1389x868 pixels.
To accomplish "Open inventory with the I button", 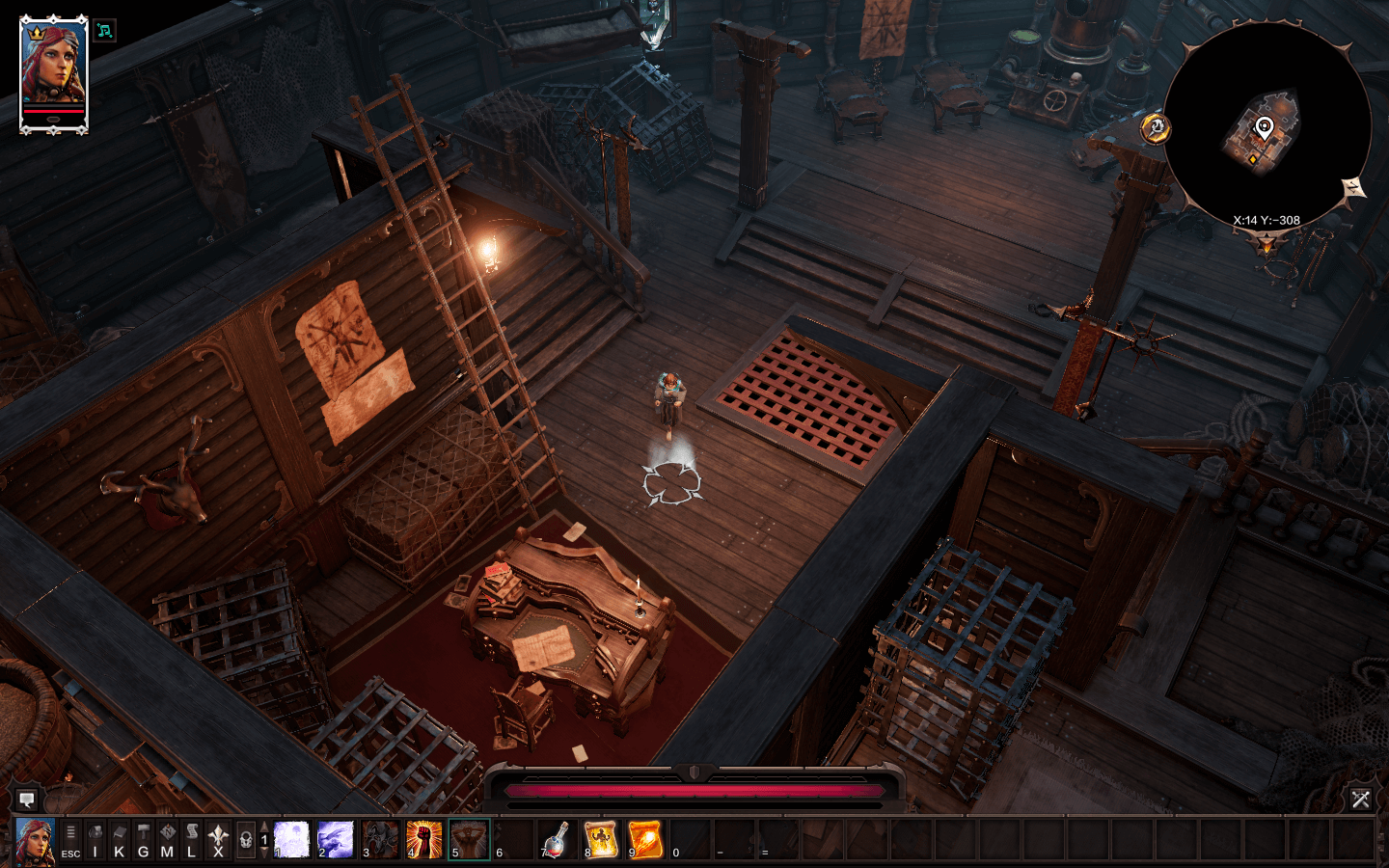I will (95, 839).
